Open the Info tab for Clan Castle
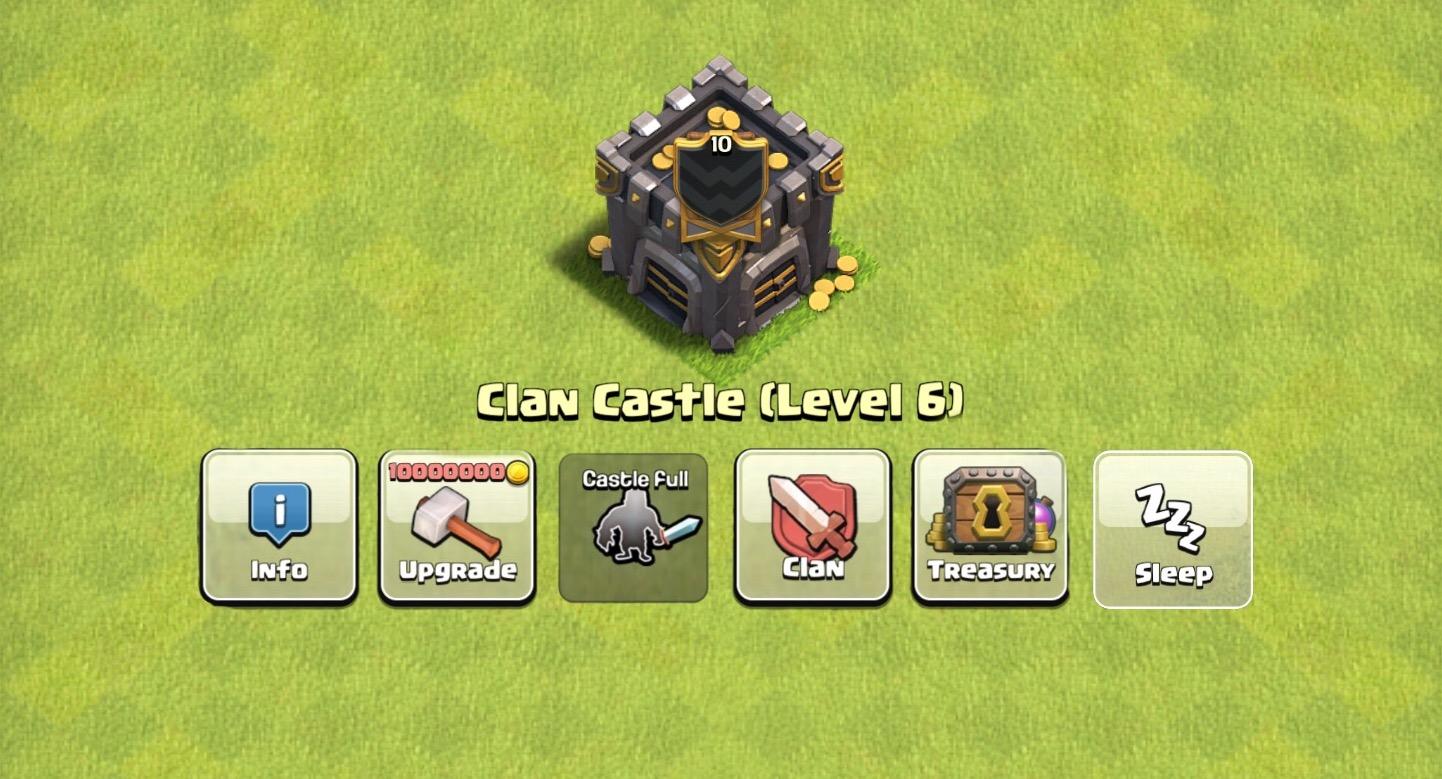Image resolution: width=1442 pixels, height=779 pixels. [x=278, y=525]
